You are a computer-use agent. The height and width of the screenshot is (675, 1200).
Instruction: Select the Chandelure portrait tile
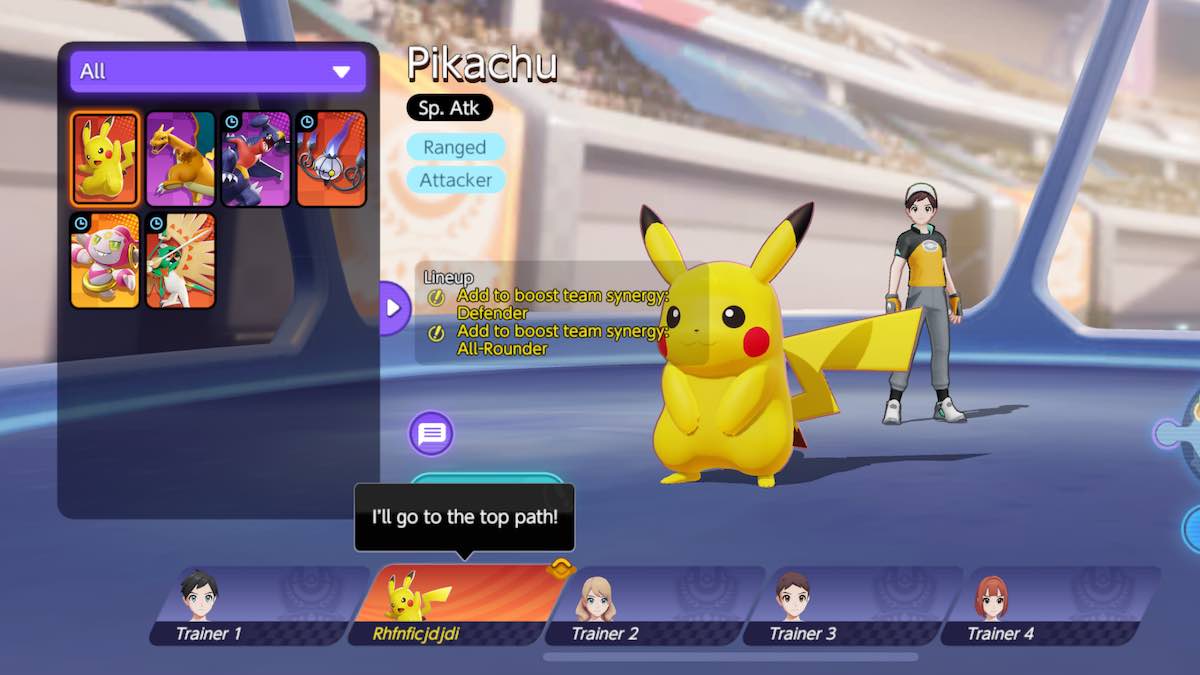click(331, 158)
